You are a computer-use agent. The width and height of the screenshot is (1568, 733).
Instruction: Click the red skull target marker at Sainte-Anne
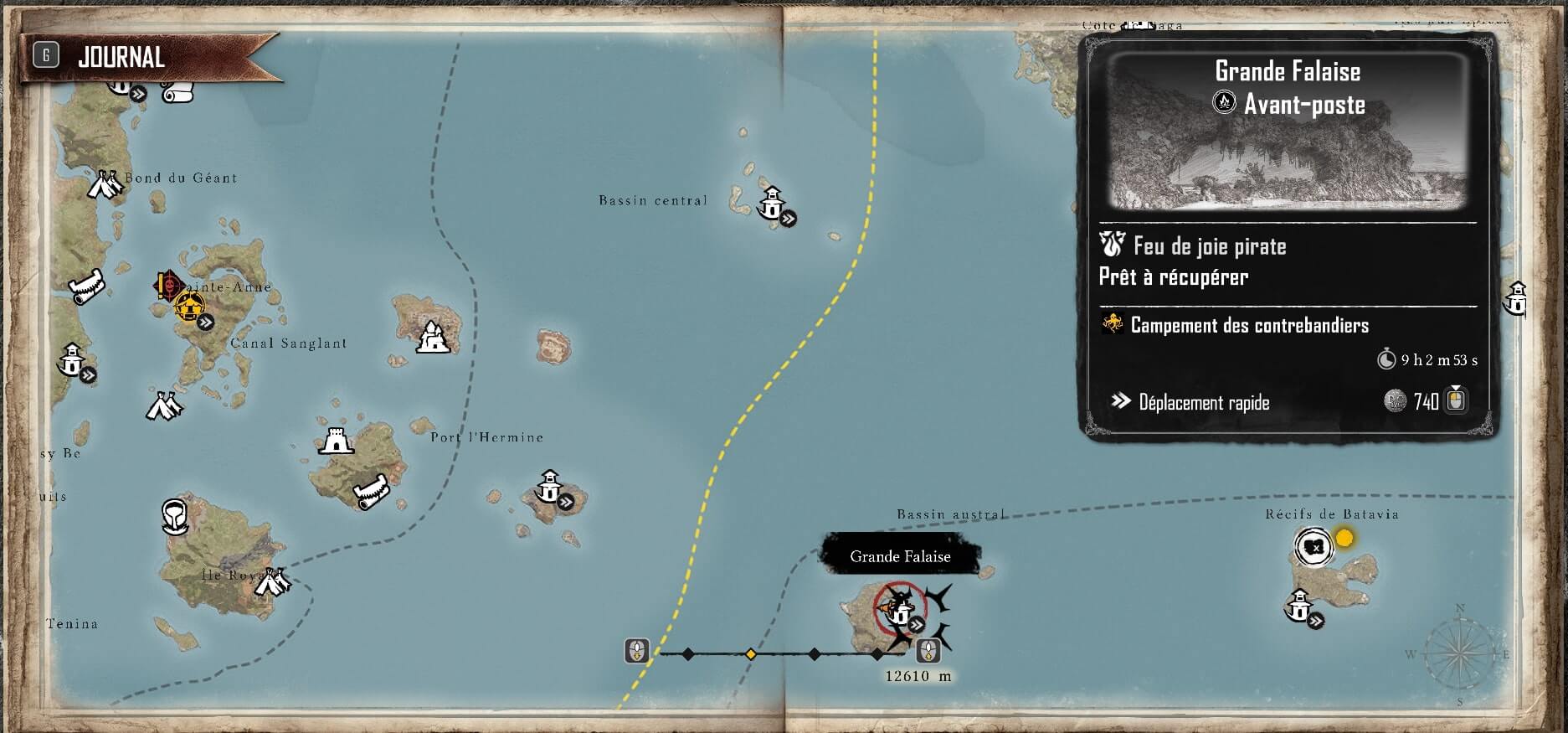pyautogui.click(x=167, y=285)
